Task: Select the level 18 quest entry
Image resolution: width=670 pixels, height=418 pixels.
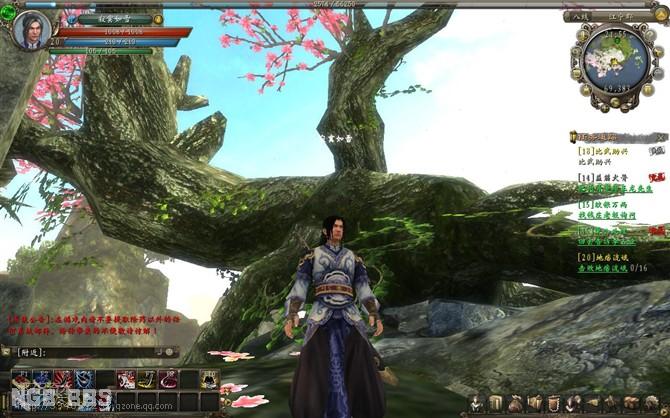Action: 606,150
